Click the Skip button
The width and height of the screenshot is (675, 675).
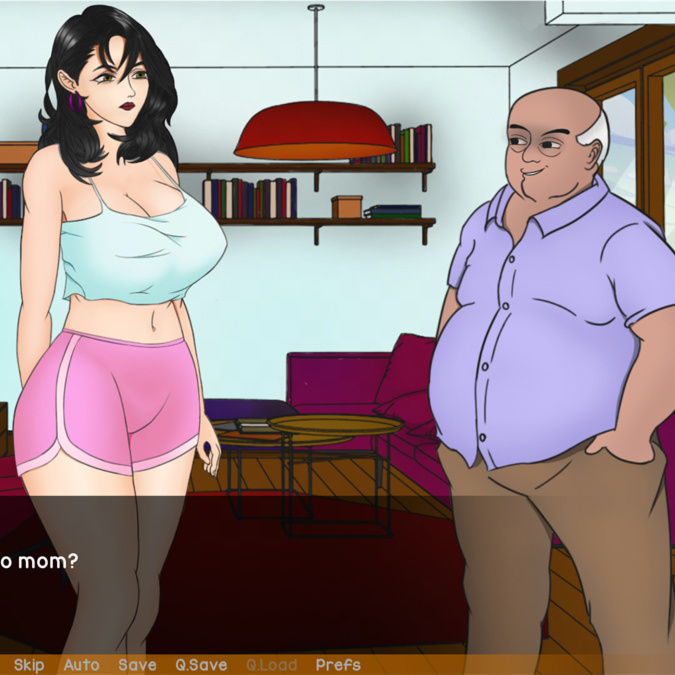tap(29, 665)
